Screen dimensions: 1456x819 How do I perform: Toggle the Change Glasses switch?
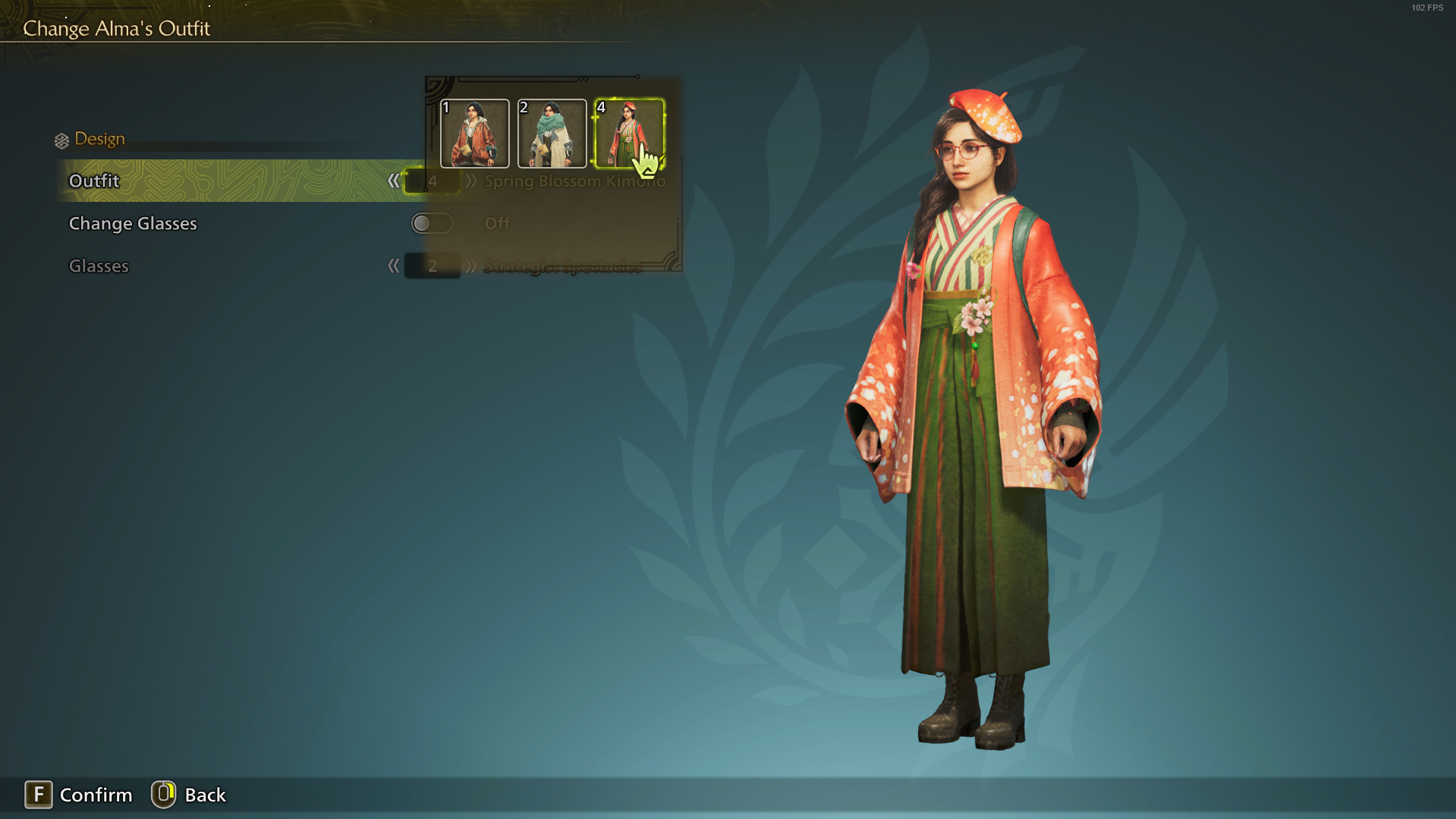pos(432,223)
